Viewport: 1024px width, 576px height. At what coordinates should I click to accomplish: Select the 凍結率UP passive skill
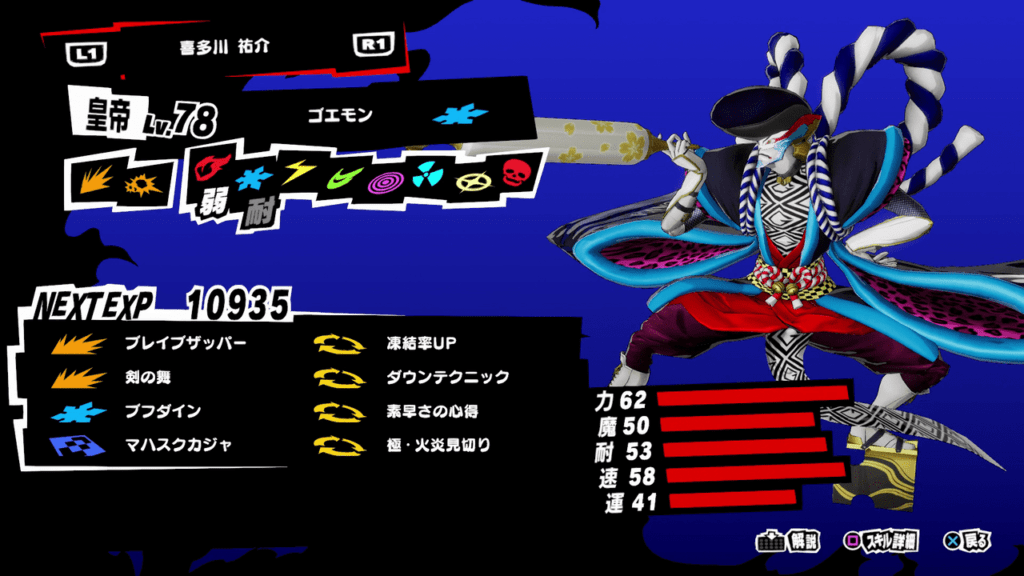pos(420,343)
